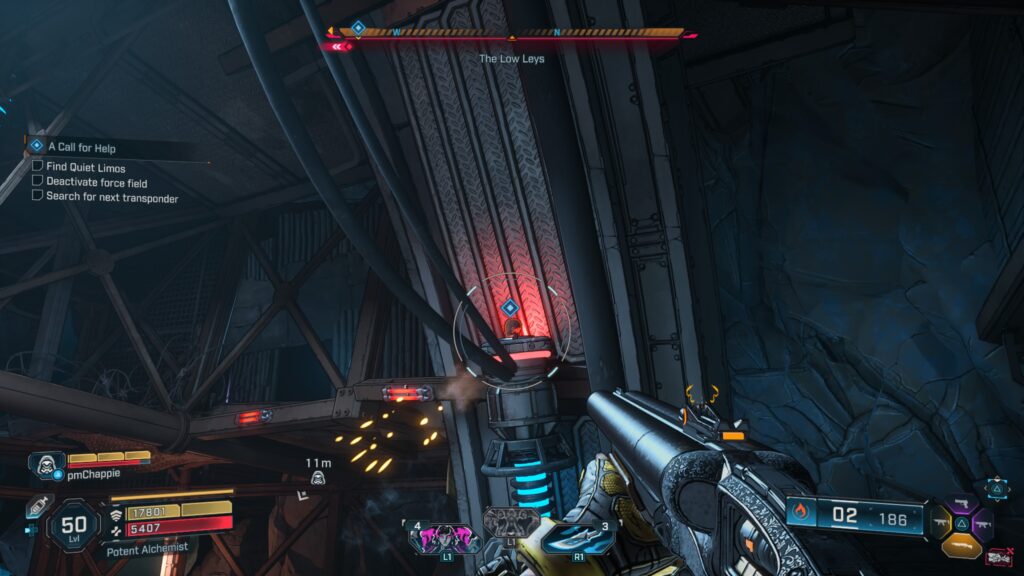The width and height of the screenshot is (1024, 576).
Task: Activate the pink action skill icon
Action: click(x=445, y=538)
